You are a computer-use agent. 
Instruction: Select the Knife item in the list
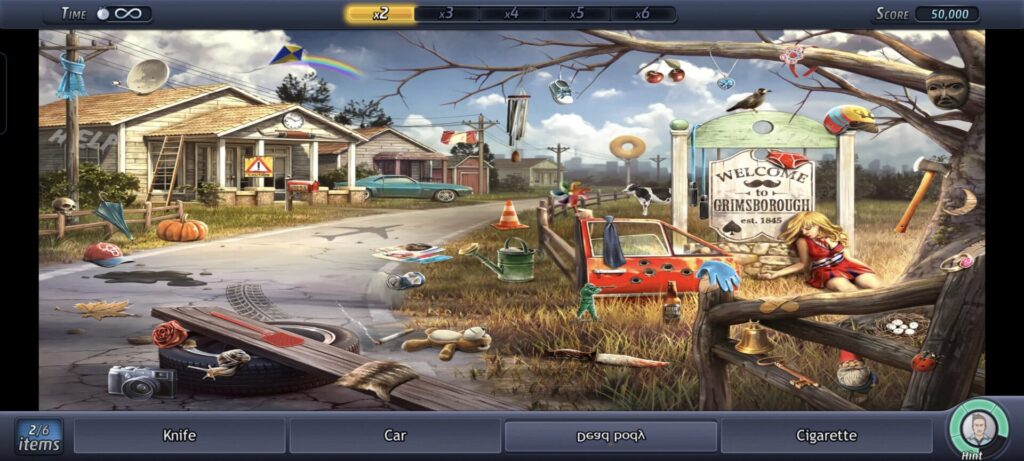click(179, 436)
